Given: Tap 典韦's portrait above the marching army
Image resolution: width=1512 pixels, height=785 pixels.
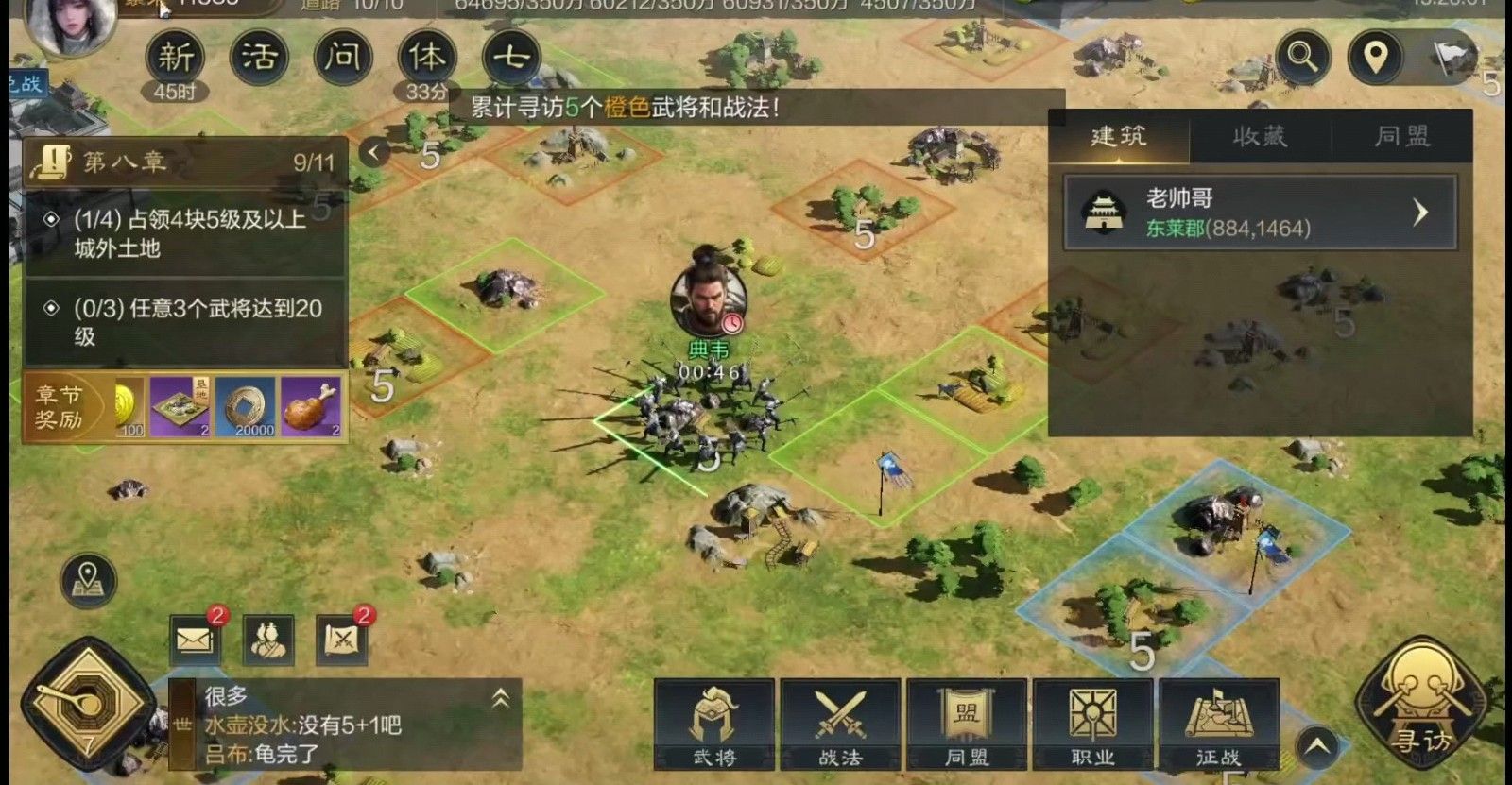Looking at the screenshot, I should pyautogui.click(x=706, y=300).
